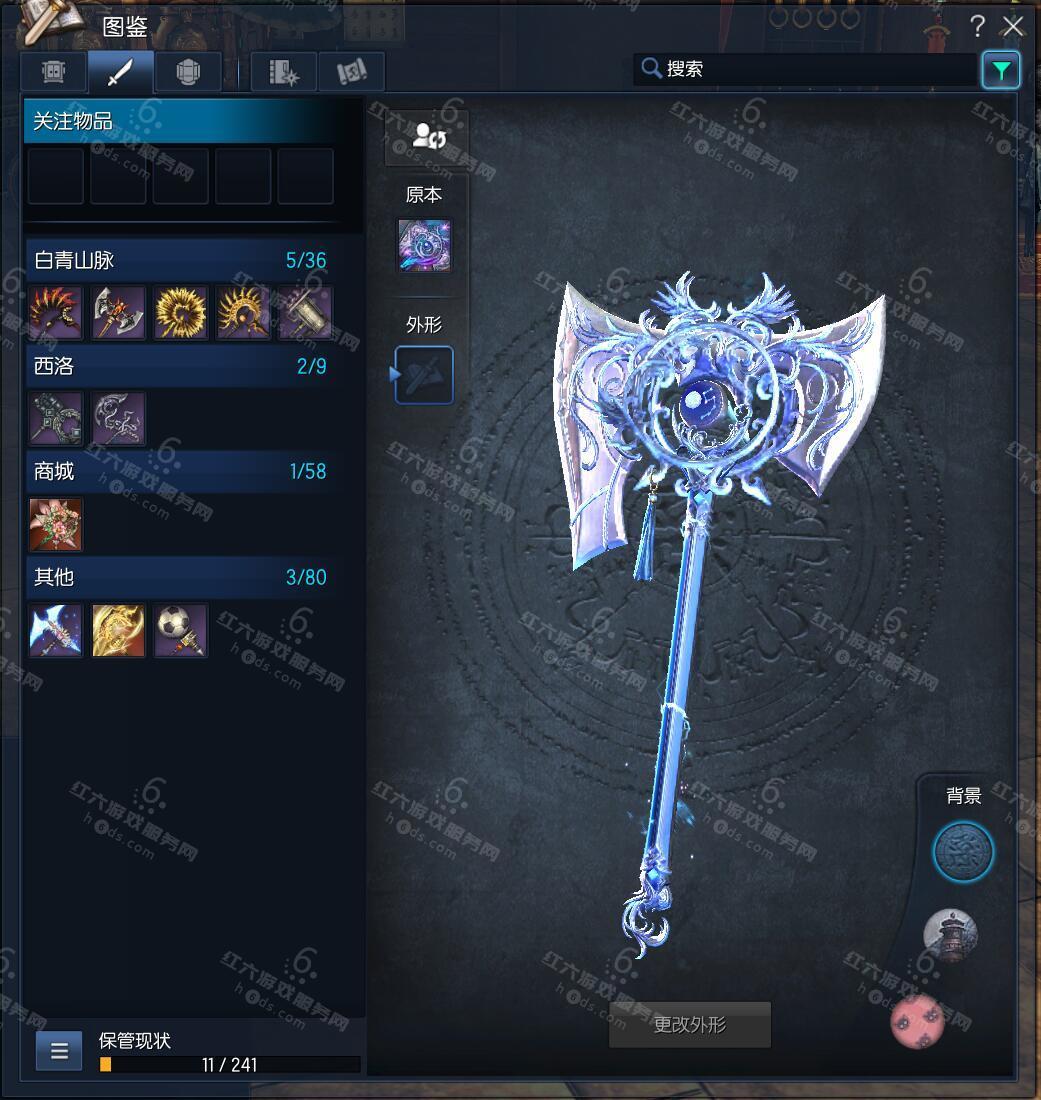Select the 原本 original weapon thumbnail
The height and width of the screenshot is (1100, 1041).
(424, 245)
